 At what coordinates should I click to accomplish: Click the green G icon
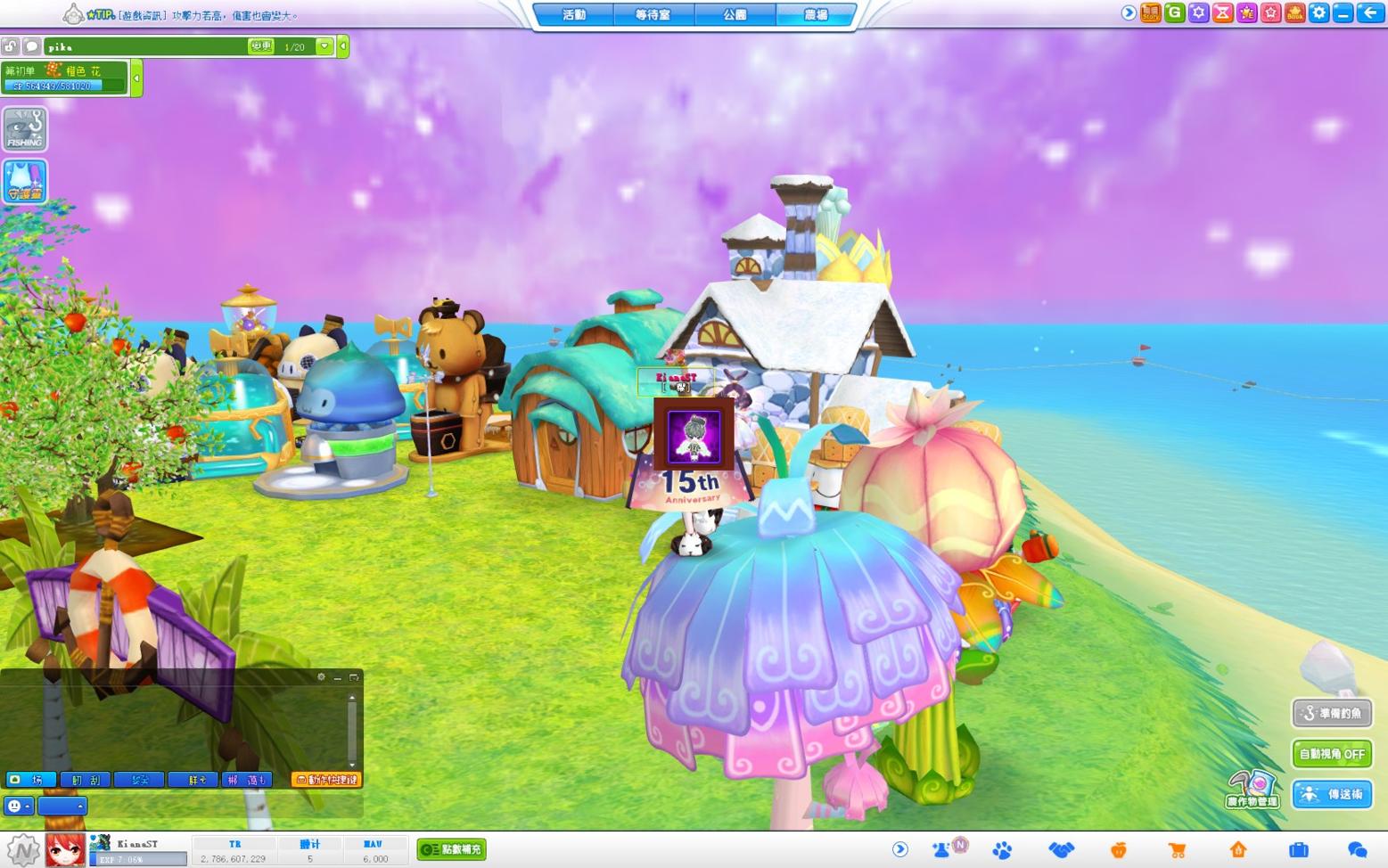click(1175, 12)
